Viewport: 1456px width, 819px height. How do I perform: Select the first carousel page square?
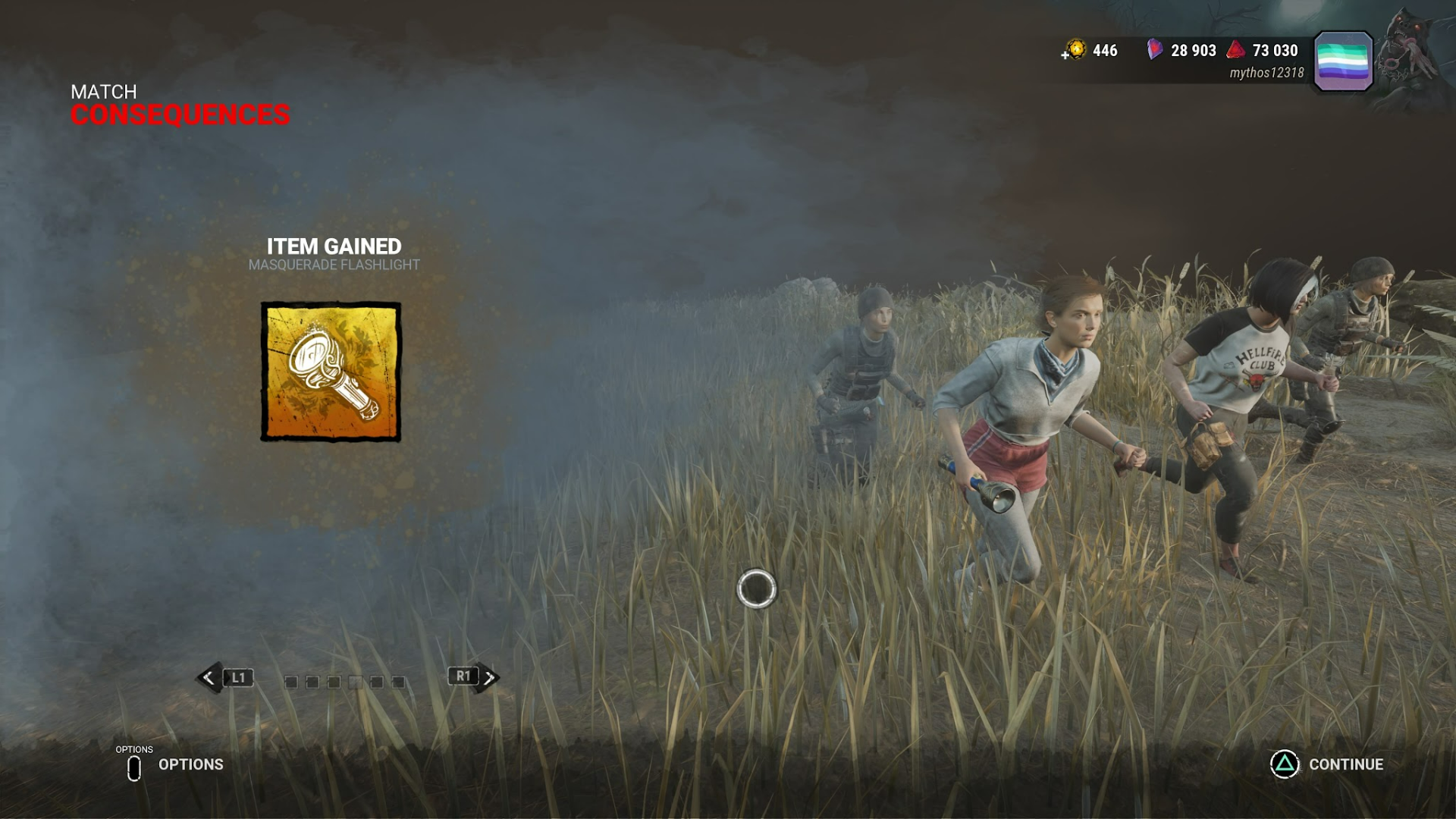292,681
